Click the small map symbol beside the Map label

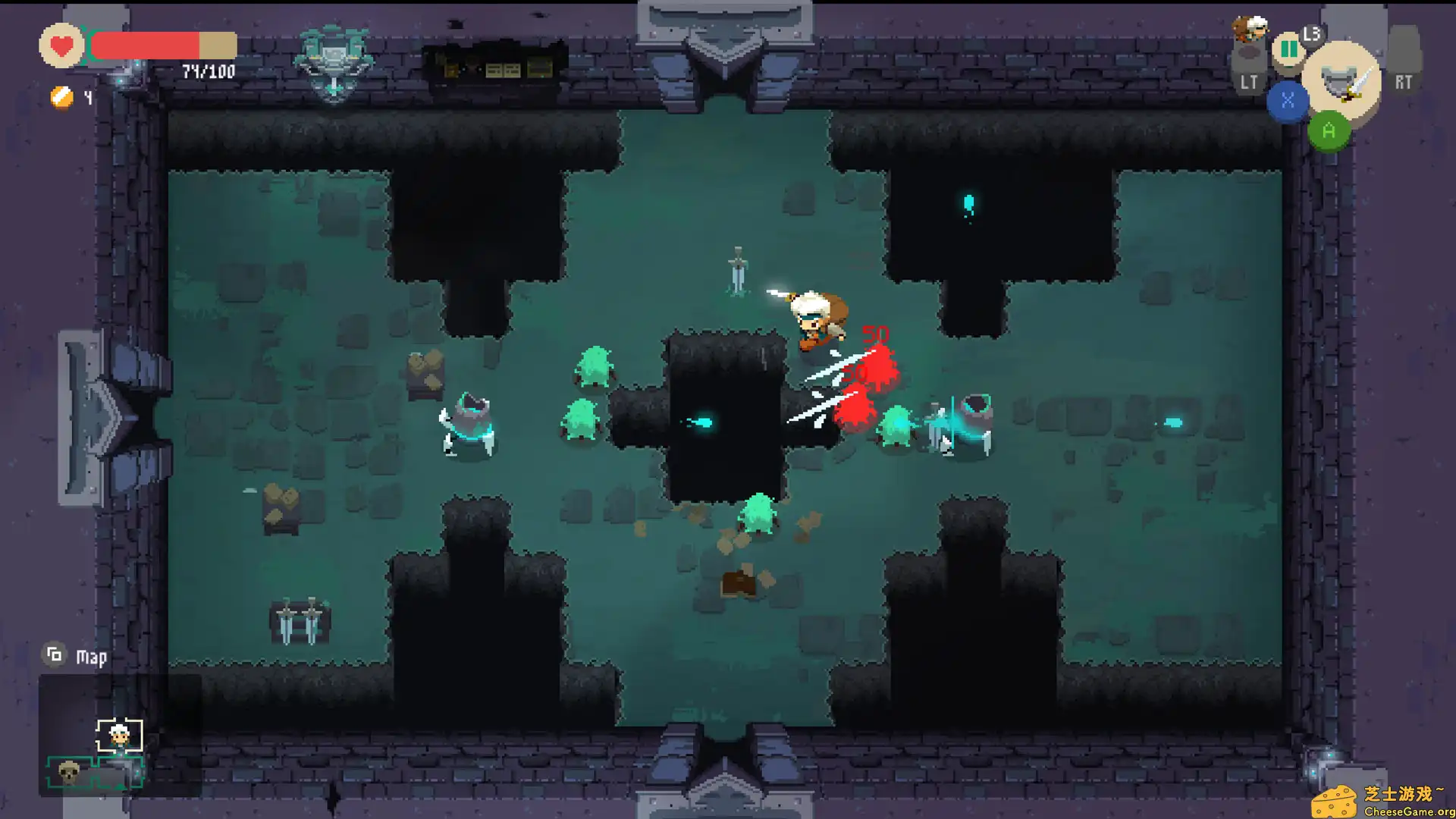point(54,653)
